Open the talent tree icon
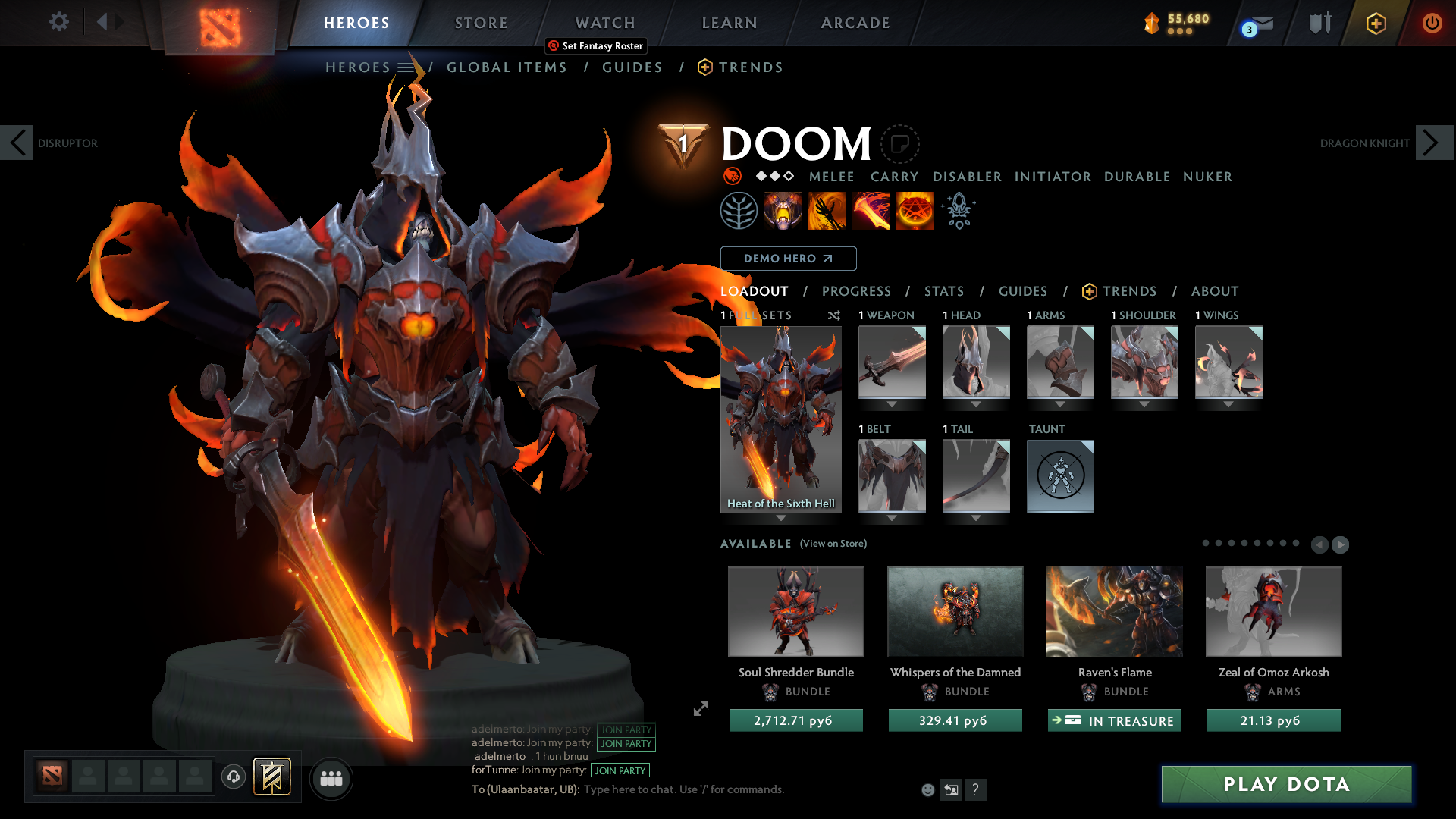This screenshot has height=819, width=1456. click(x=739, y=210)
